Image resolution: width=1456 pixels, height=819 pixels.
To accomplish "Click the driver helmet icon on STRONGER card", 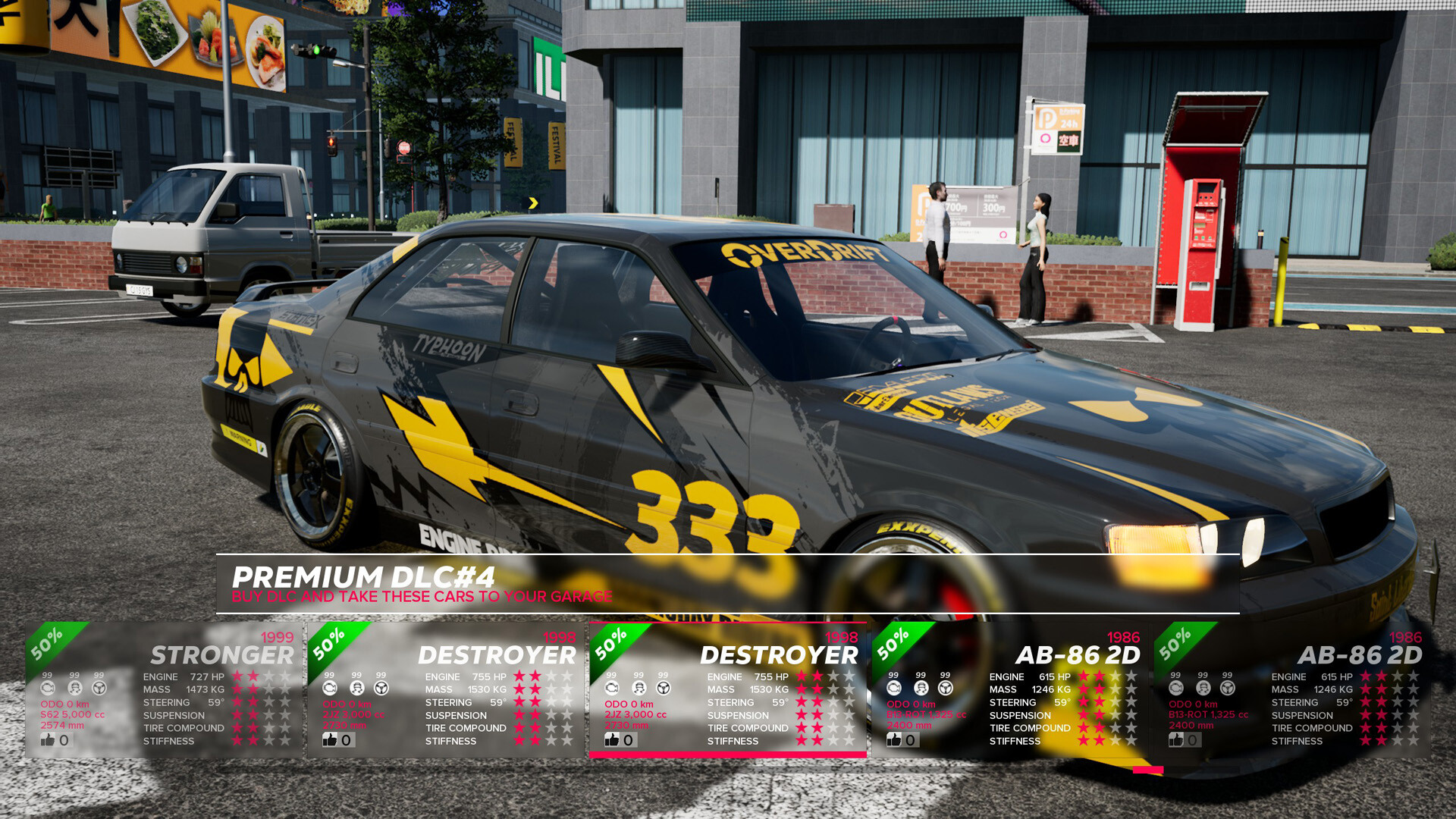I will pos(74,688).
